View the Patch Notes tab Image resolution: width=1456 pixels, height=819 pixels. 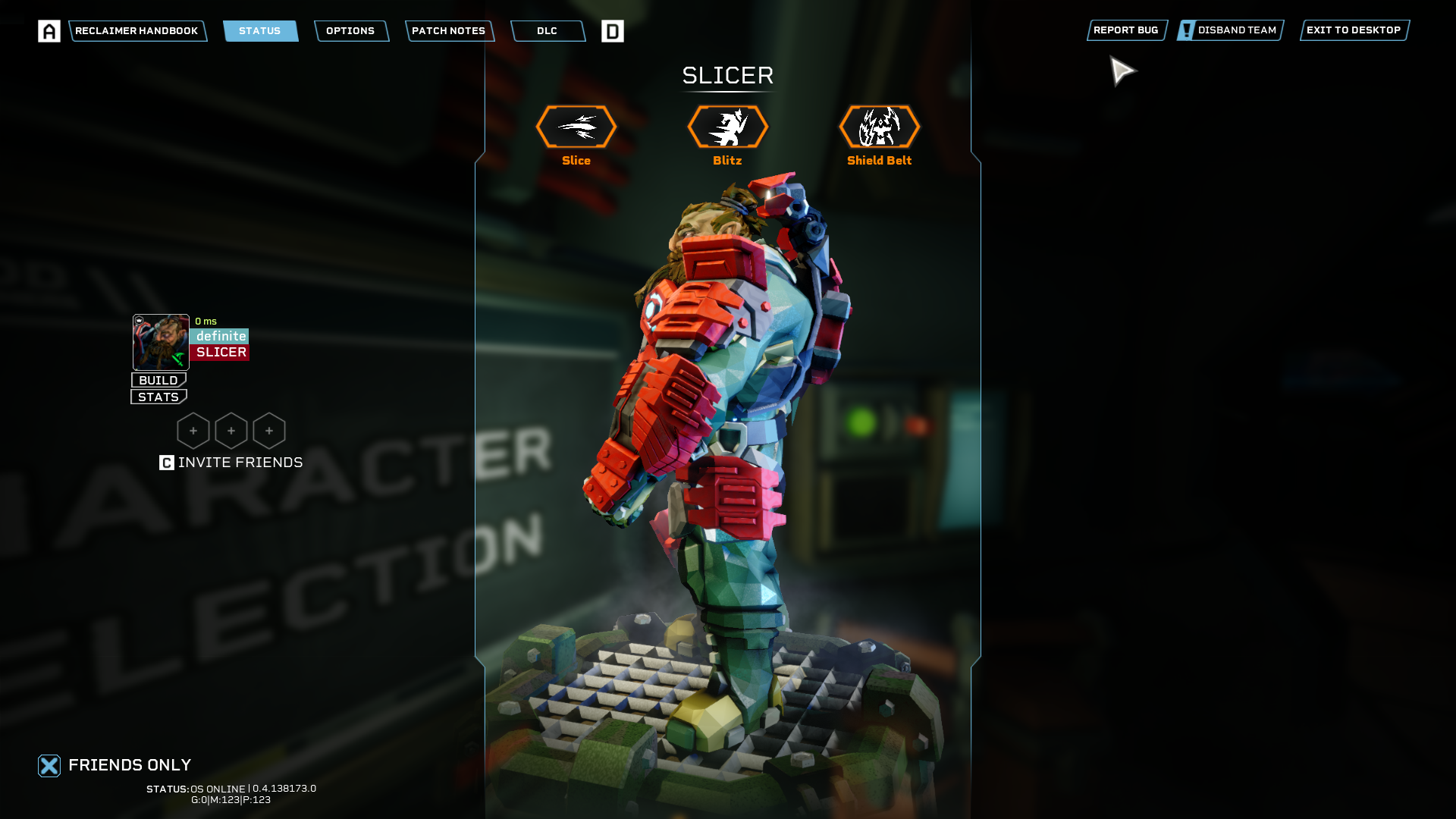tap(449, 31)
